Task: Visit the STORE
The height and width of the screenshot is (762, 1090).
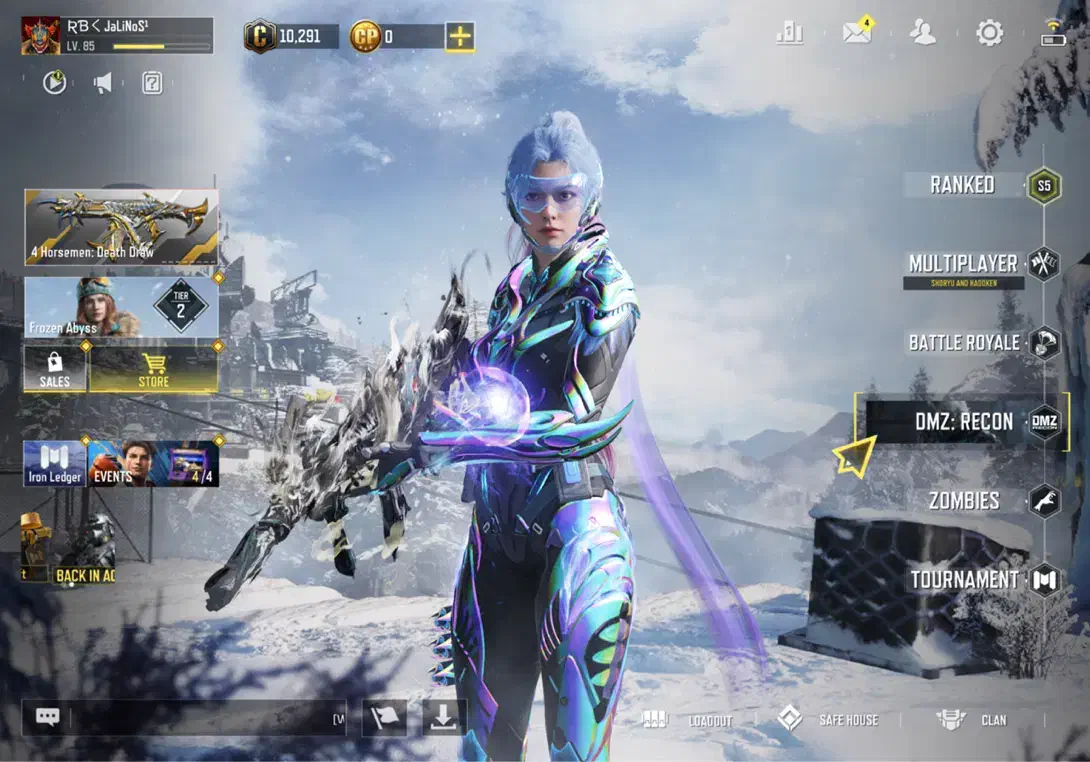Action: [154, 370]
